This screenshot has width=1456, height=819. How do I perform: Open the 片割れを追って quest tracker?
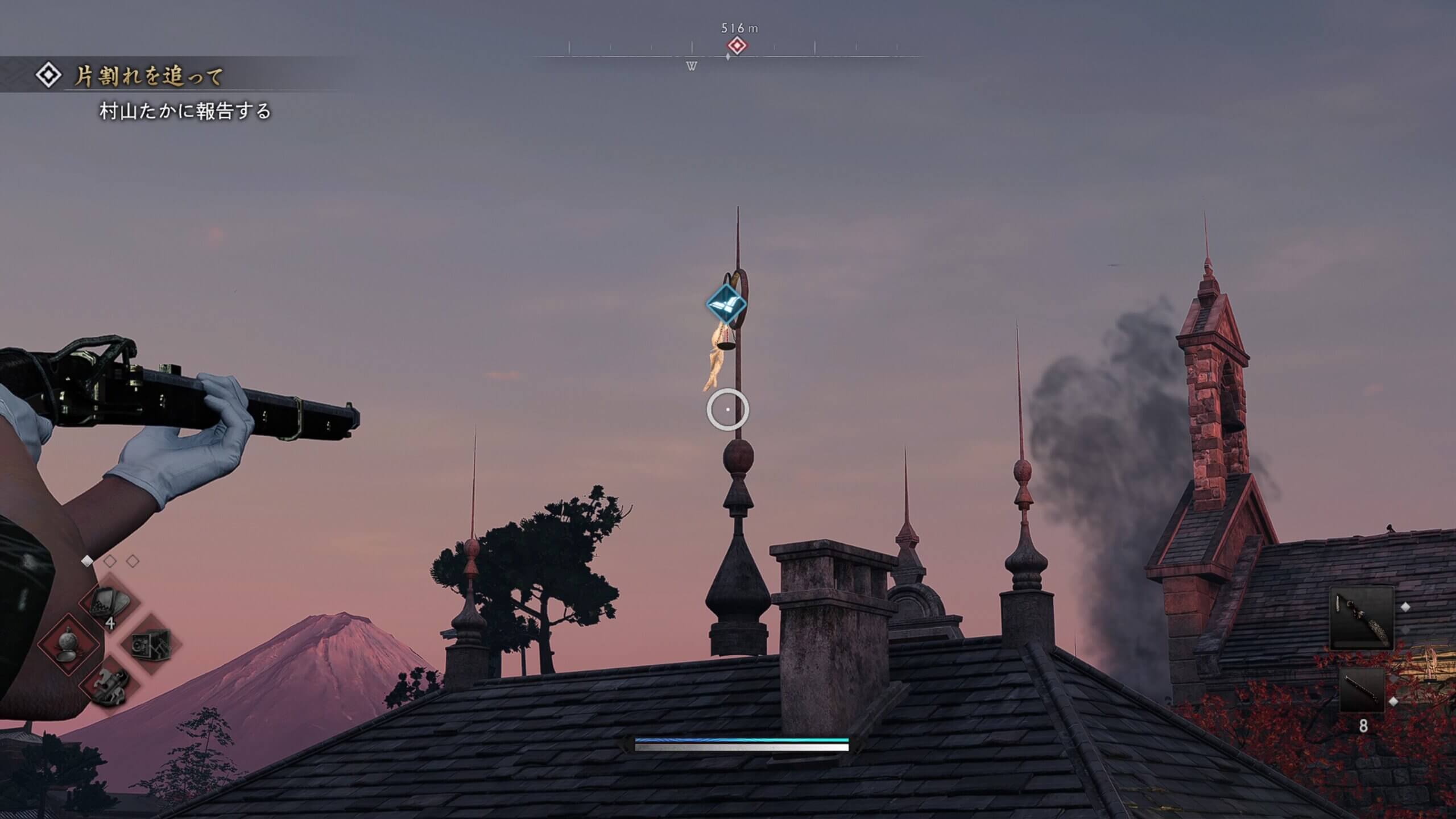point(148,76)
